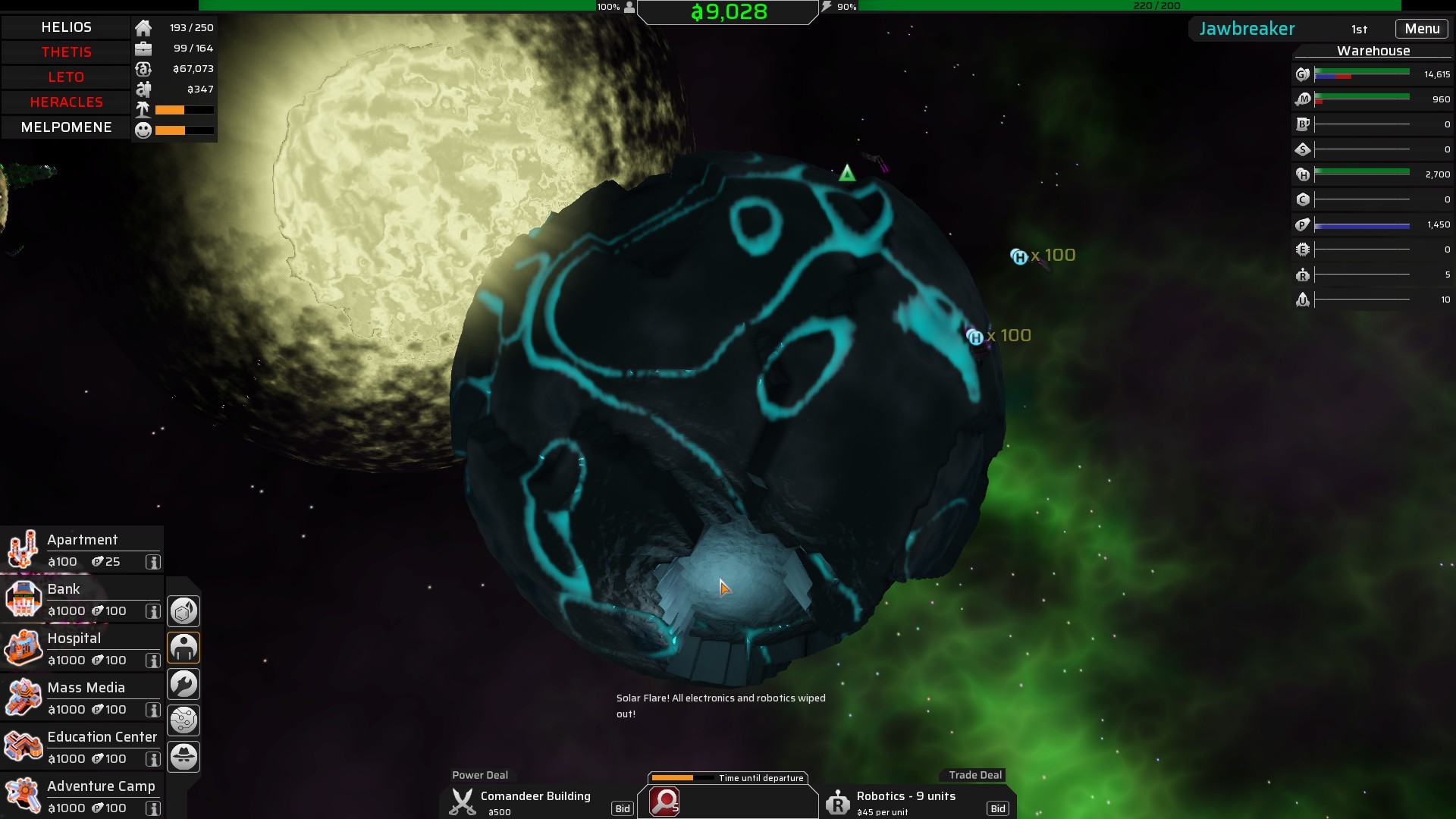Switch to the THETIS planet tab
1456x819 pixels.
66,52
